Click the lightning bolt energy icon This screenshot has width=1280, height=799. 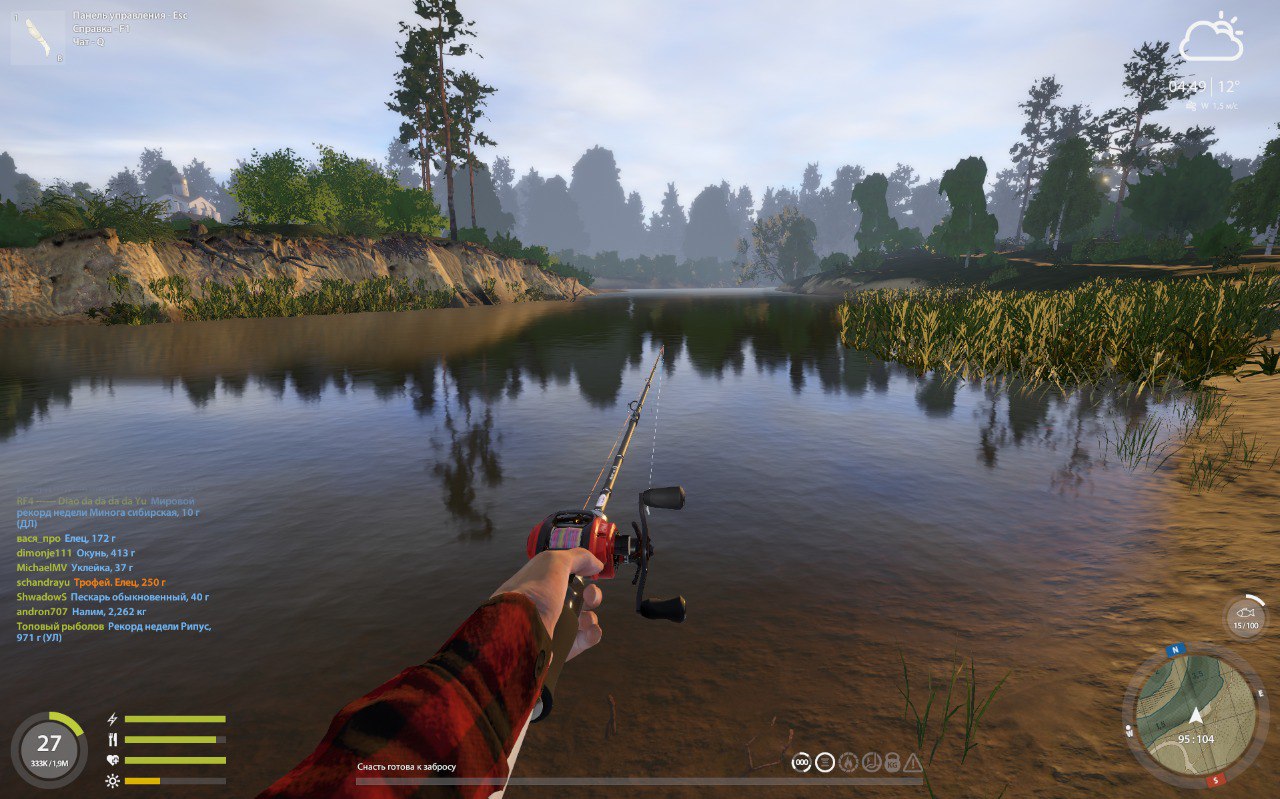click(x=112, y=719)
